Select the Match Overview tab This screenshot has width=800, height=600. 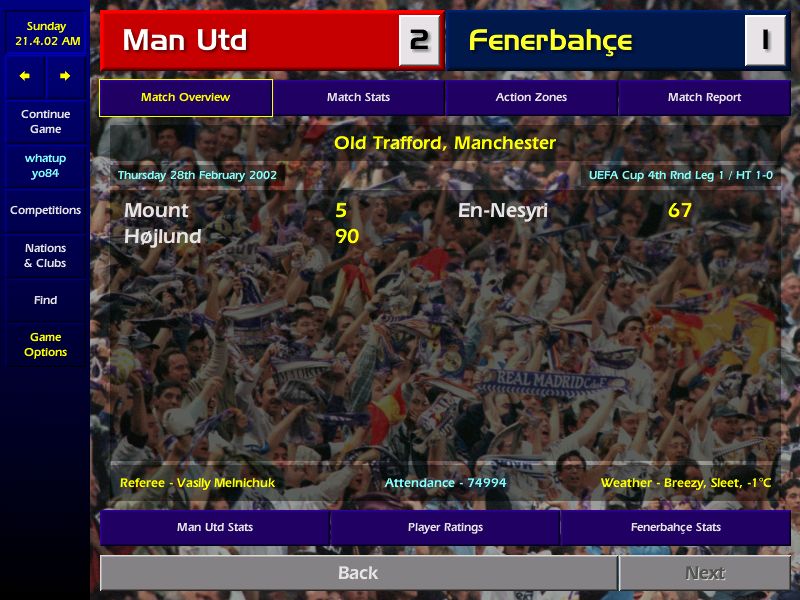[185, 98]
